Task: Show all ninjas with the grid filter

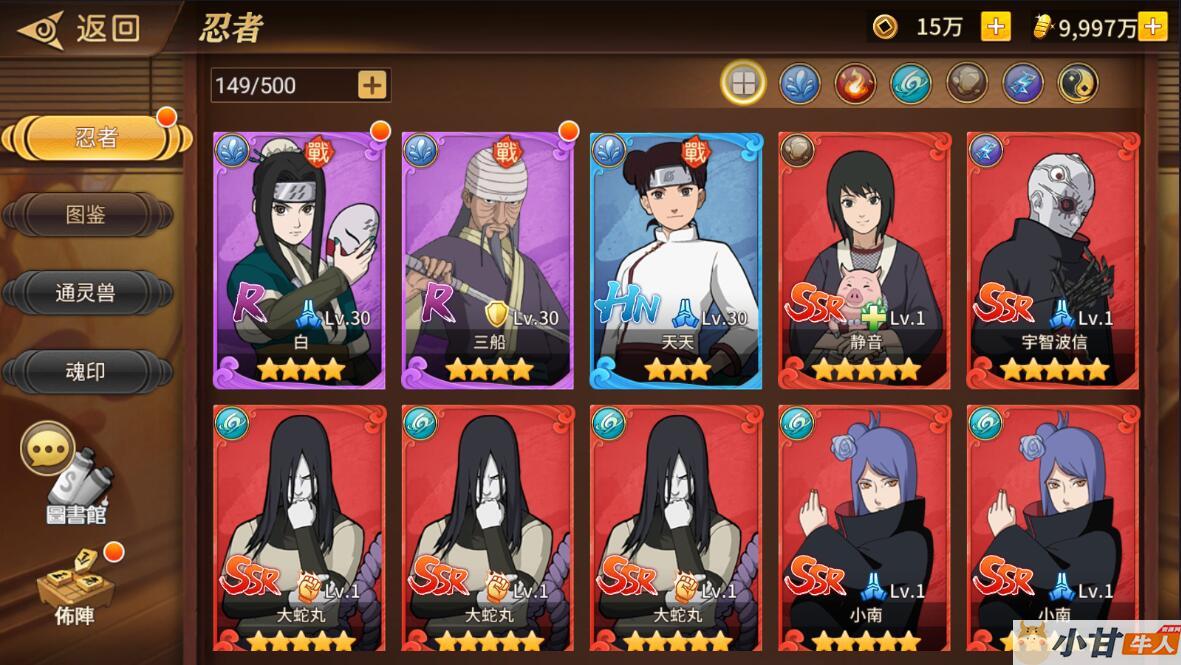Action: [x=743, y=84]
